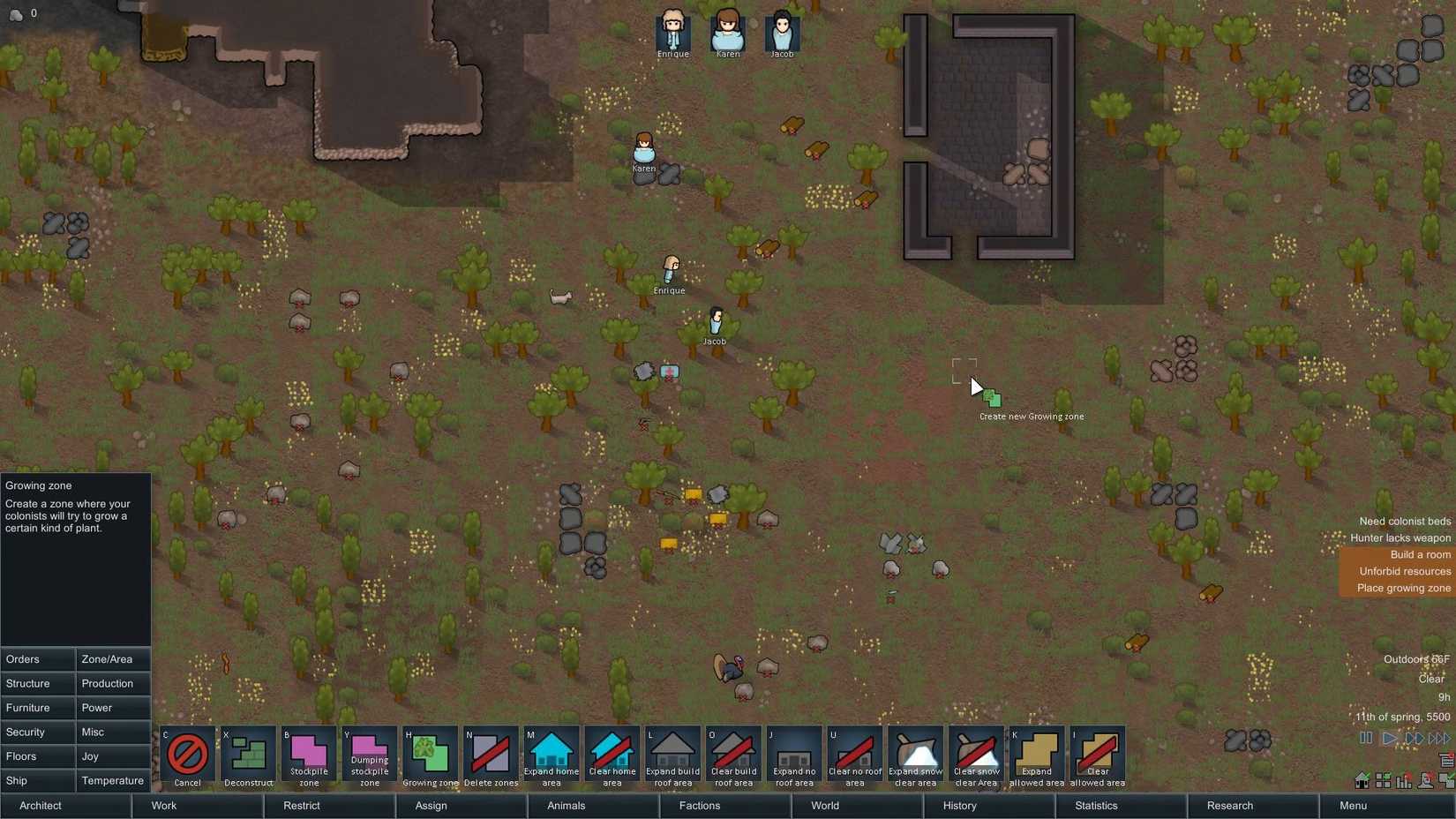The image size is (1456, 819).
Task: Click the Build a room alert
Action: coord(1419,554)
